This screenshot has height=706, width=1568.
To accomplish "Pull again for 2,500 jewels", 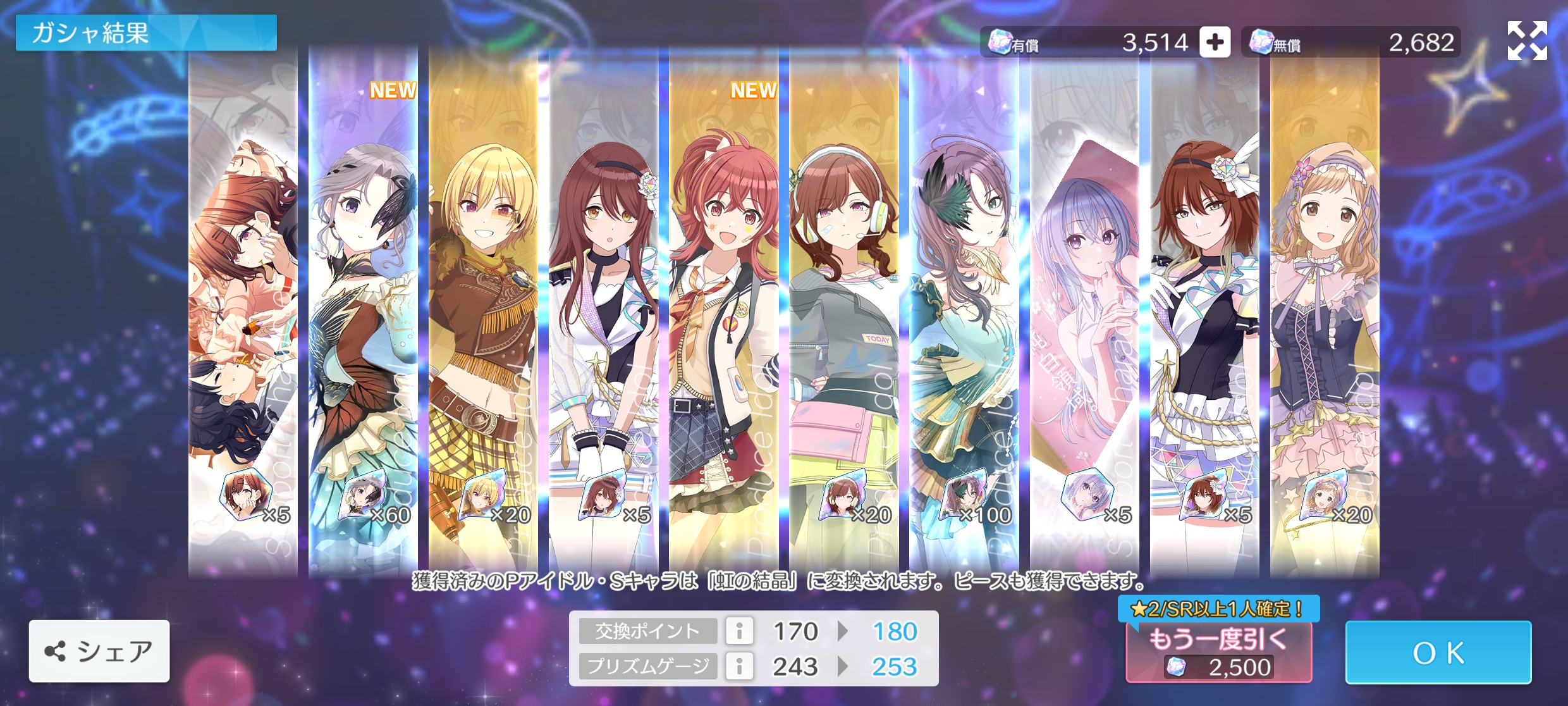I will 1218,652.
